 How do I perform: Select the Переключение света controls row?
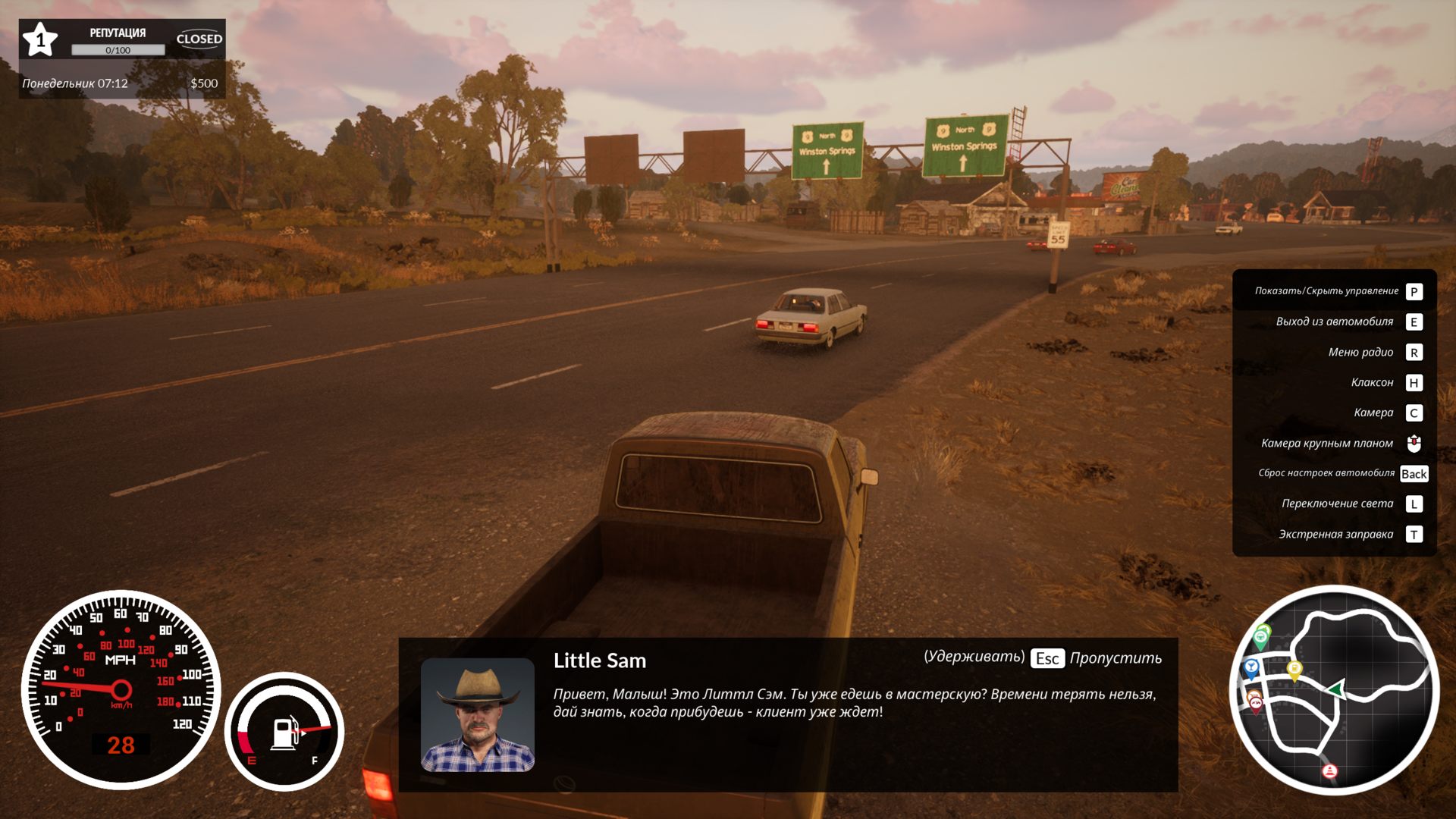tap(1335, 504)
